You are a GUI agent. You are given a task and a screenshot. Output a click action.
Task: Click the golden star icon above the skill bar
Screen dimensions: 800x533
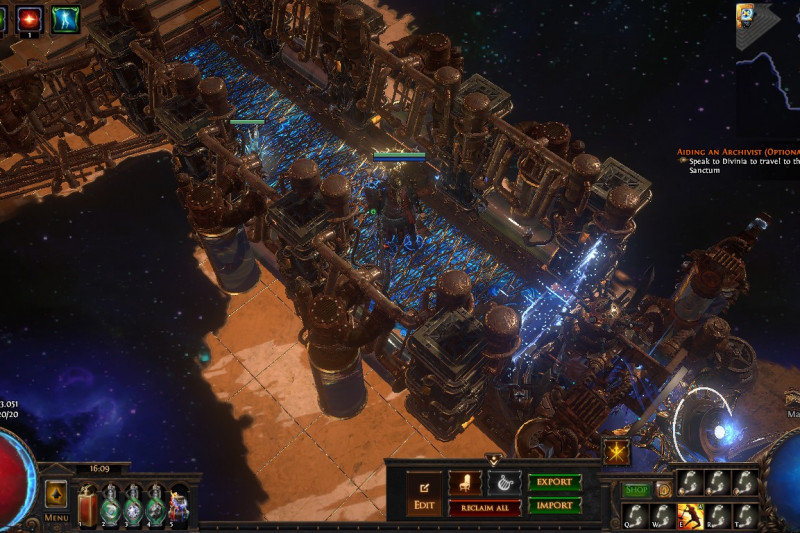point(616,451)
